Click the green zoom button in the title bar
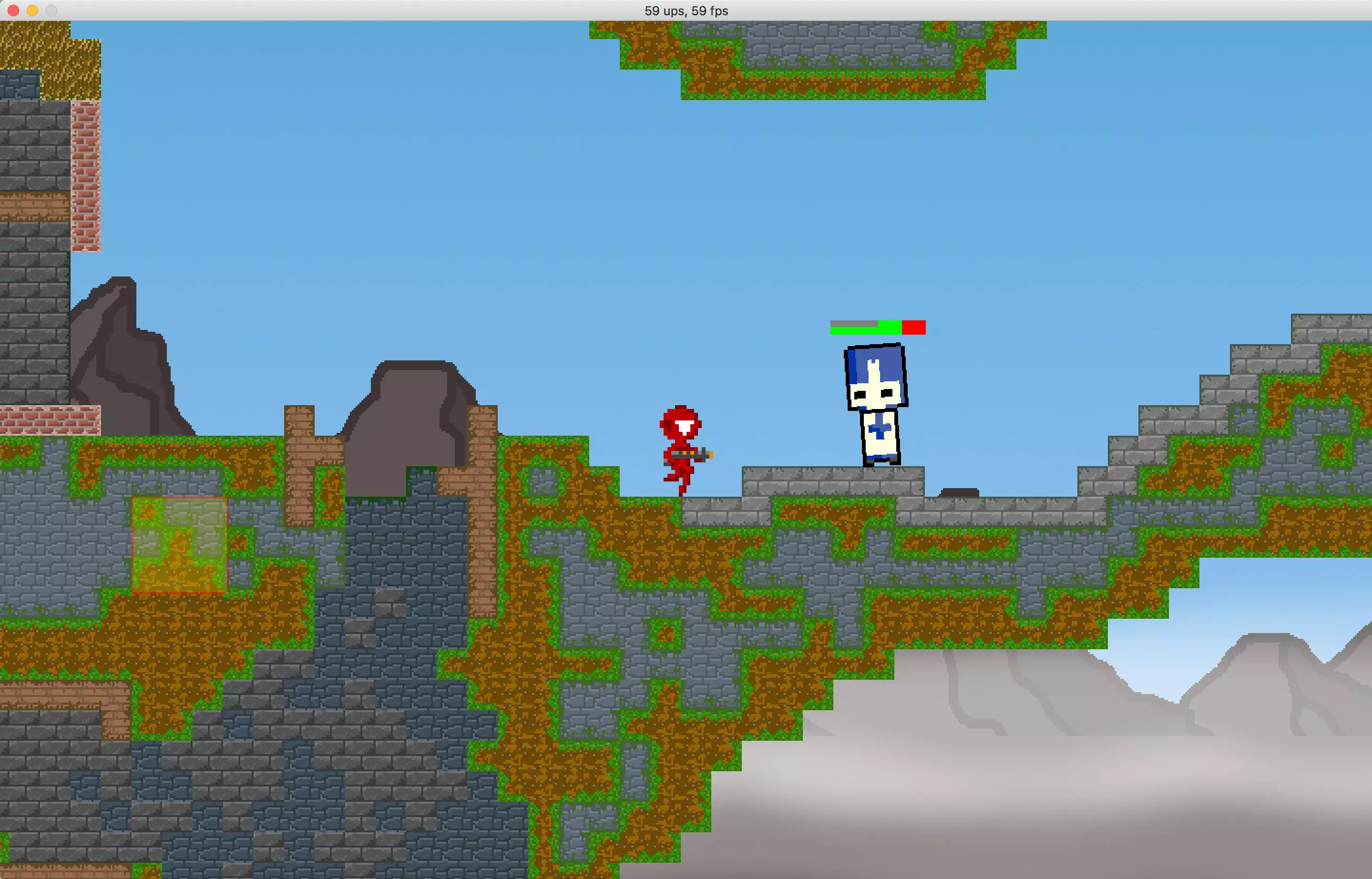 52,10
